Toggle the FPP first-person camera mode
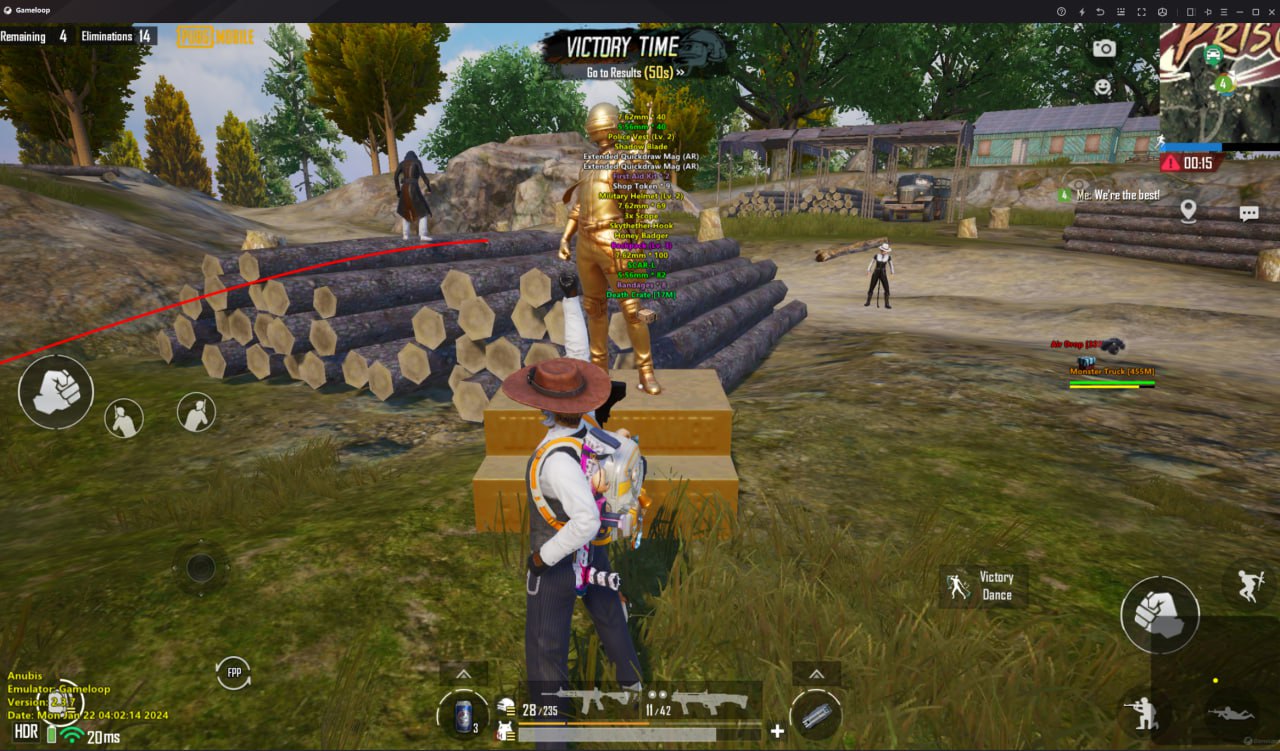Screen dimensions: 1280x751 point(233,674)
